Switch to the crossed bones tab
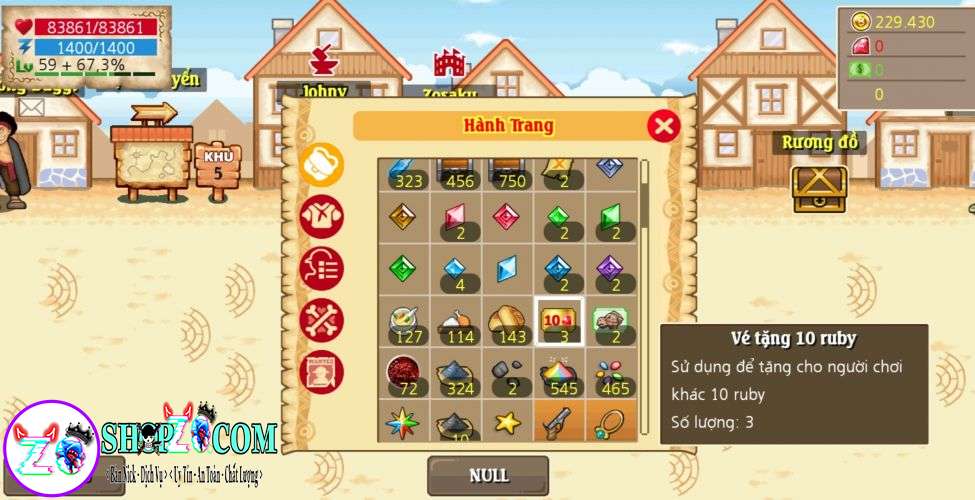The height and width of the screenshot is (500, 975). pos(322,320)
